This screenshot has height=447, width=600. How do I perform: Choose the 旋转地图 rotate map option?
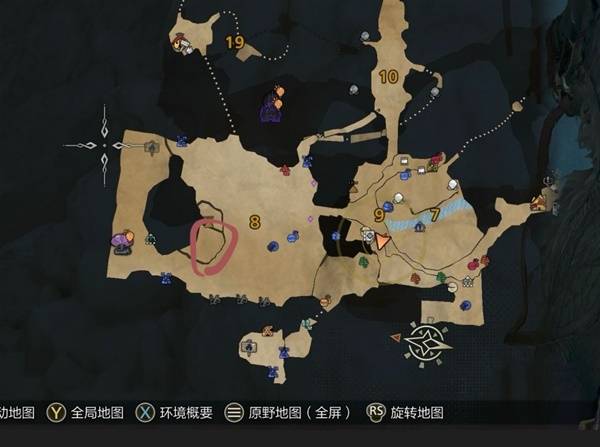coord(406,413)
